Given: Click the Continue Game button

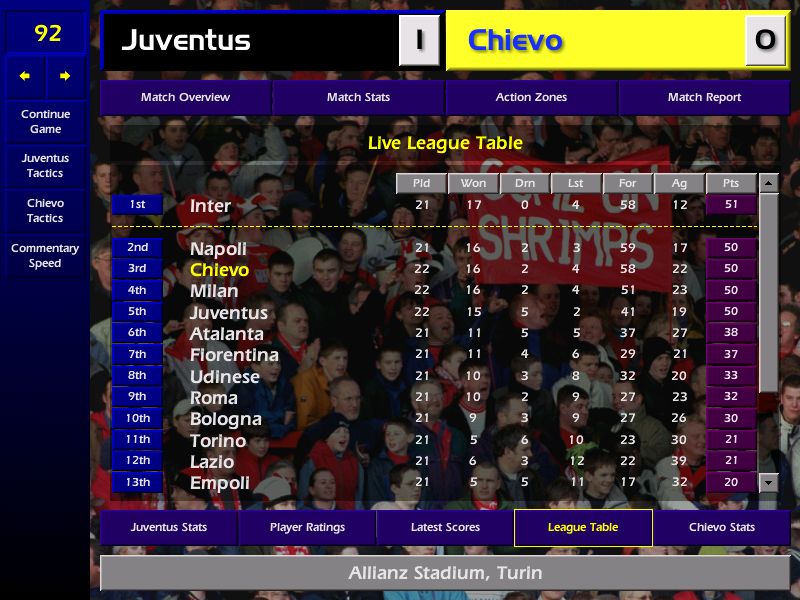Looking at the screenshot, I should point(45,122).
